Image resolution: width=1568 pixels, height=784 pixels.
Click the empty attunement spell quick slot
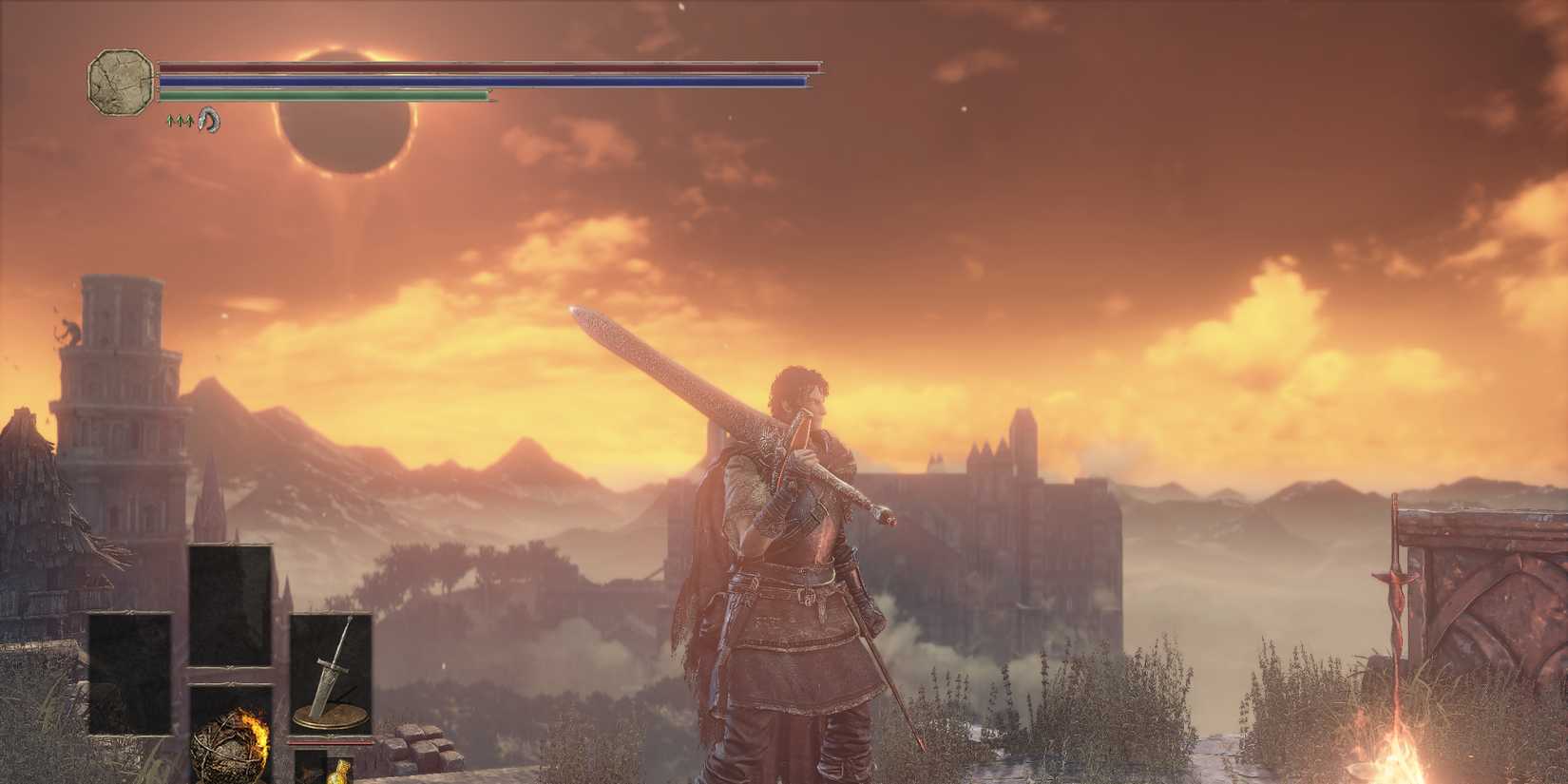tap(229, 608)
